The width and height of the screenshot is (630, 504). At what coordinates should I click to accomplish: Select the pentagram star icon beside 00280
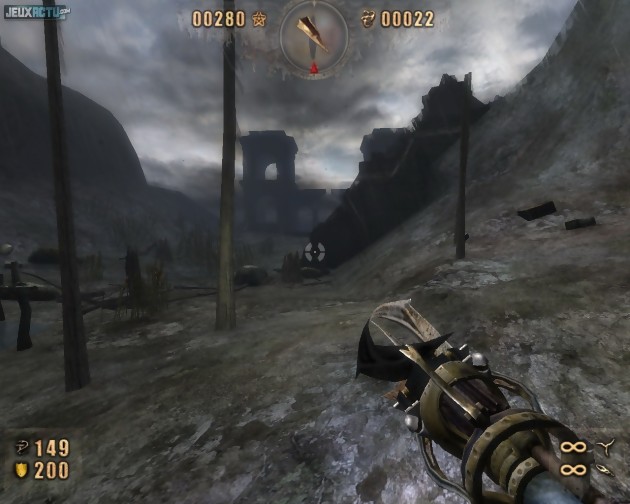[x=260, y=19]
